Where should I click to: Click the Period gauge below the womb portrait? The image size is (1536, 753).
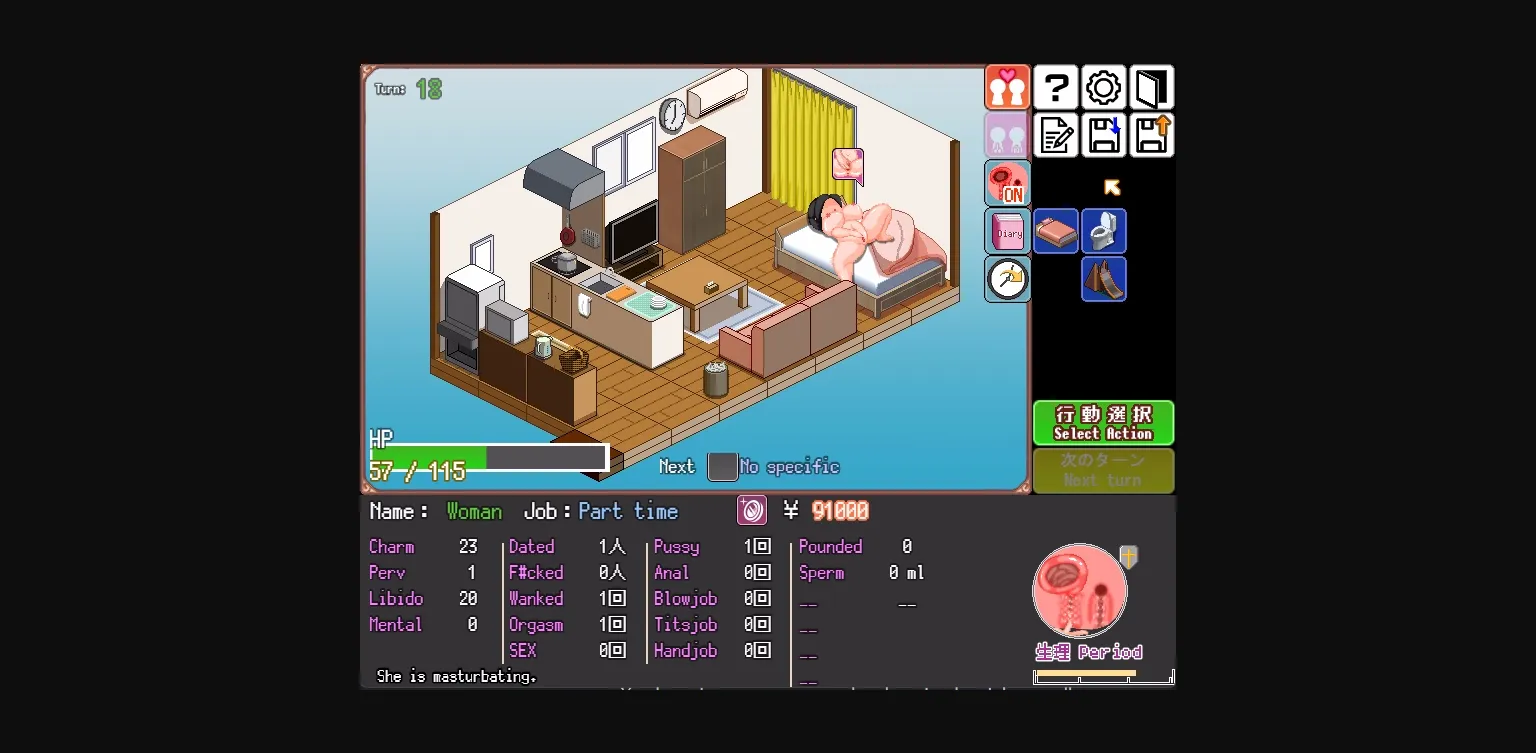click(x=1103, y=676)
